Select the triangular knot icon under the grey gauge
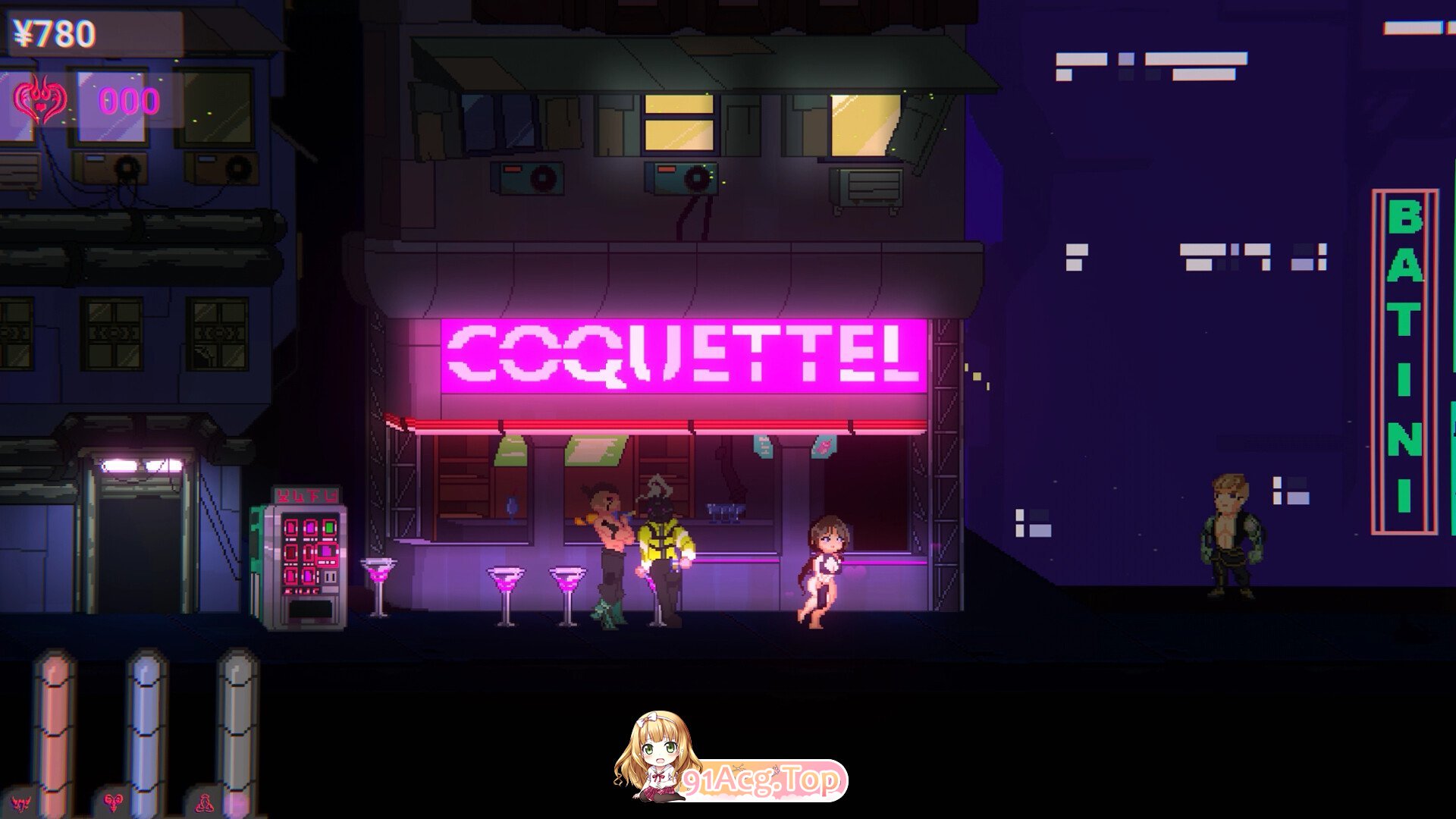The width and height of the screenshot is (1456, 819). 205,803
